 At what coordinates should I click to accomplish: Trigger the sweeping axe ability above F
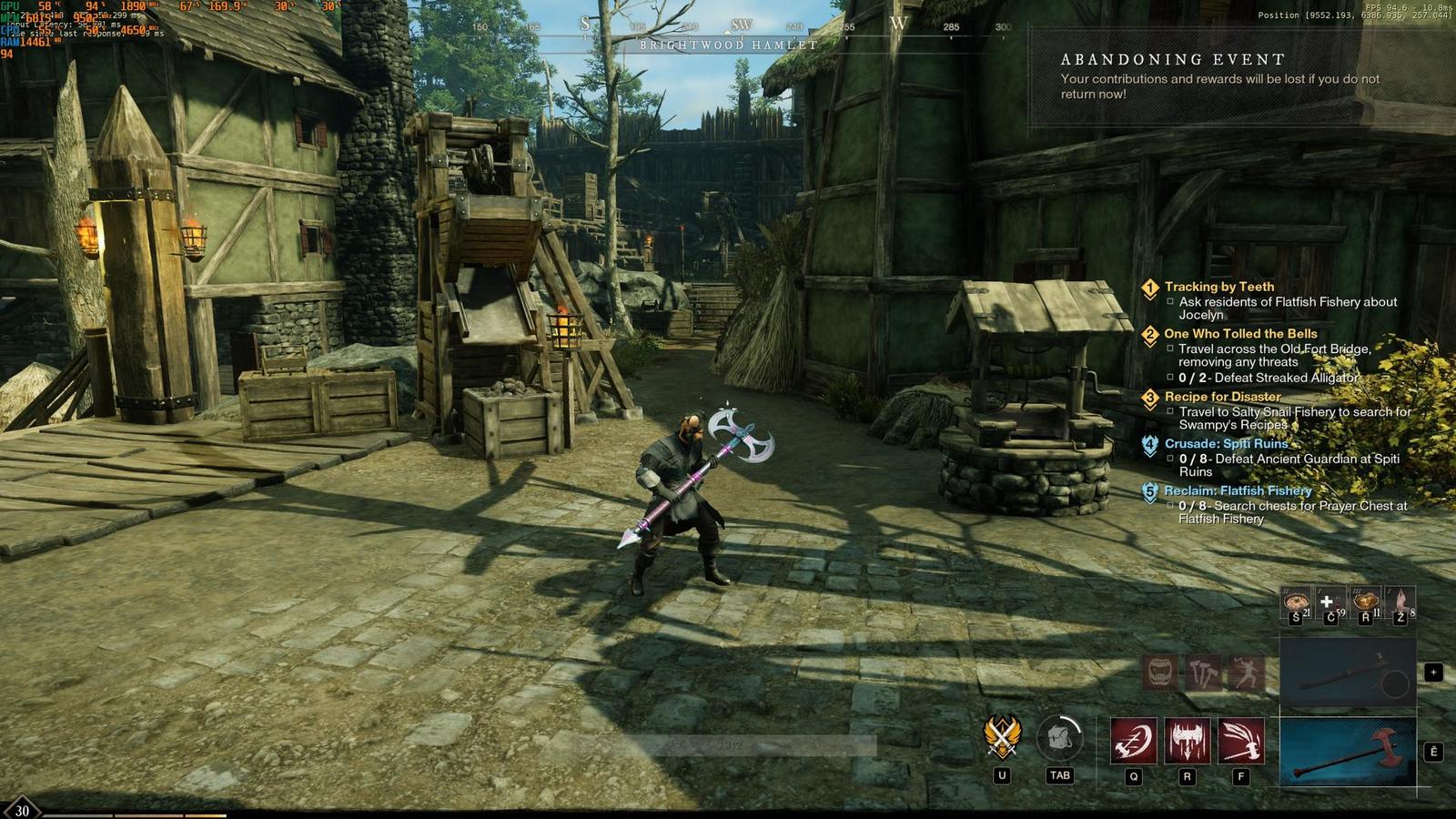pyautogui.click(x=1240, y=740)
